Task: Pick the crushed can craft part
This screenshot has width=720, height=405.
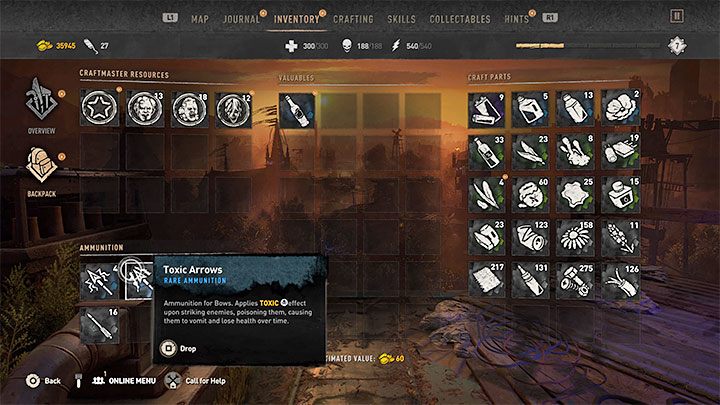Action: (x=531, y=237)
